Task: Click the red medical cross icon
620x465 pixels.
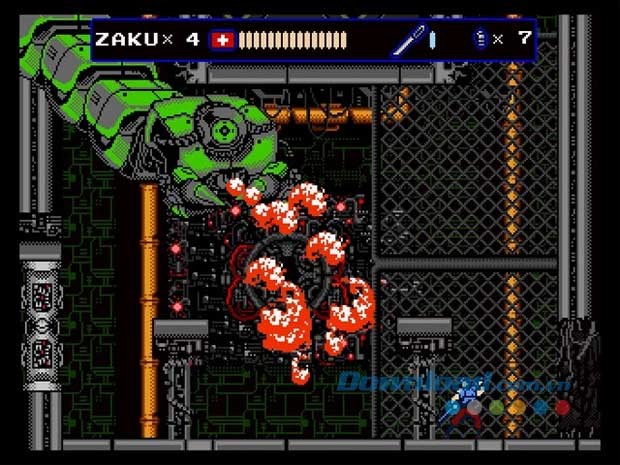Action: [221, 41]
